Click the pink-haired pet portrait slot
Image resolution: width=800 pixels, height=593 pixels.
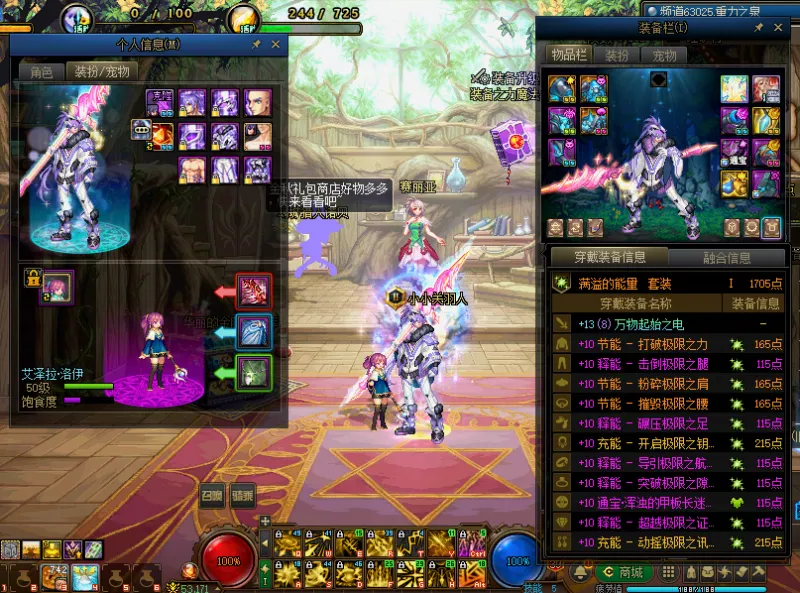point(56,285)
